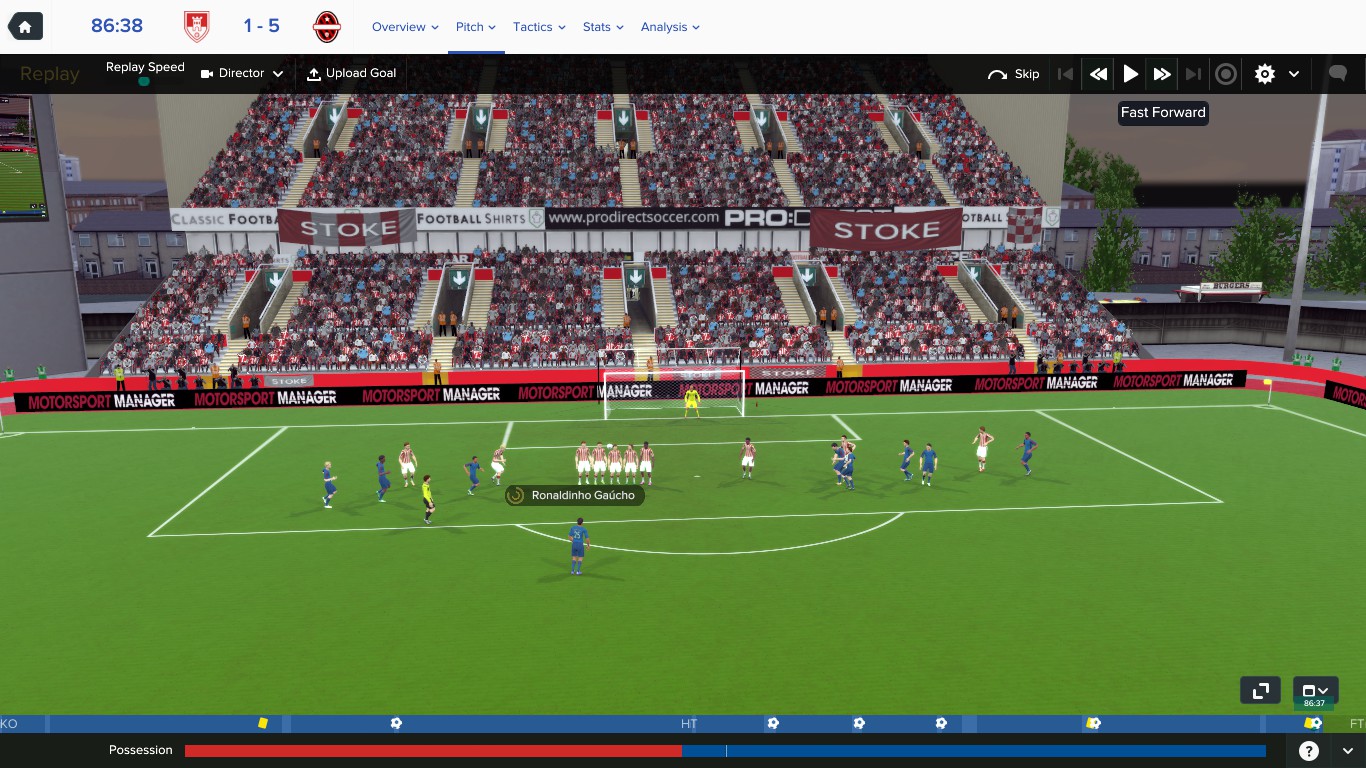
Task: Open replay settings with the gear icon
Action: (x=1264, y=73)
